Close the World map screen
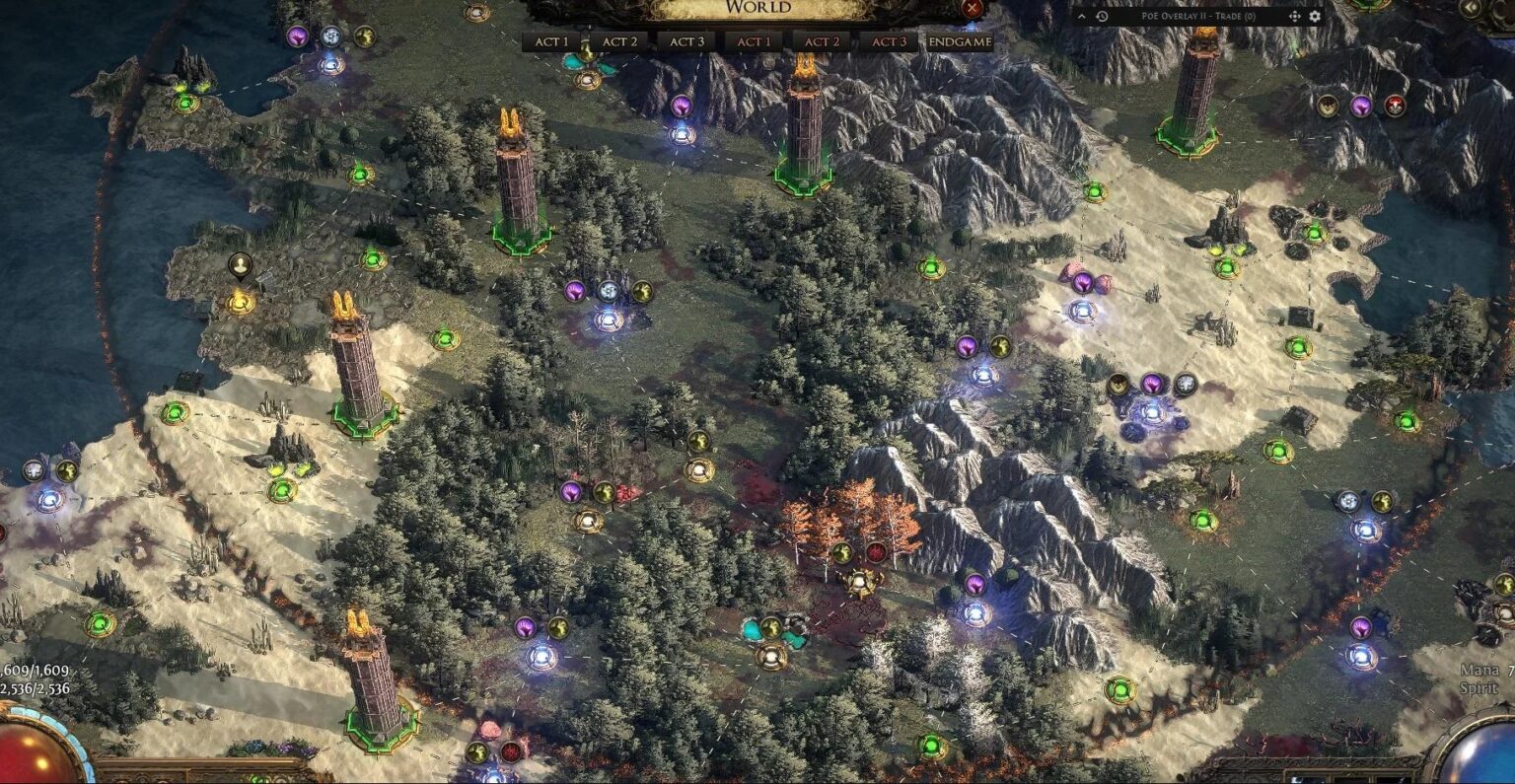 972,10
